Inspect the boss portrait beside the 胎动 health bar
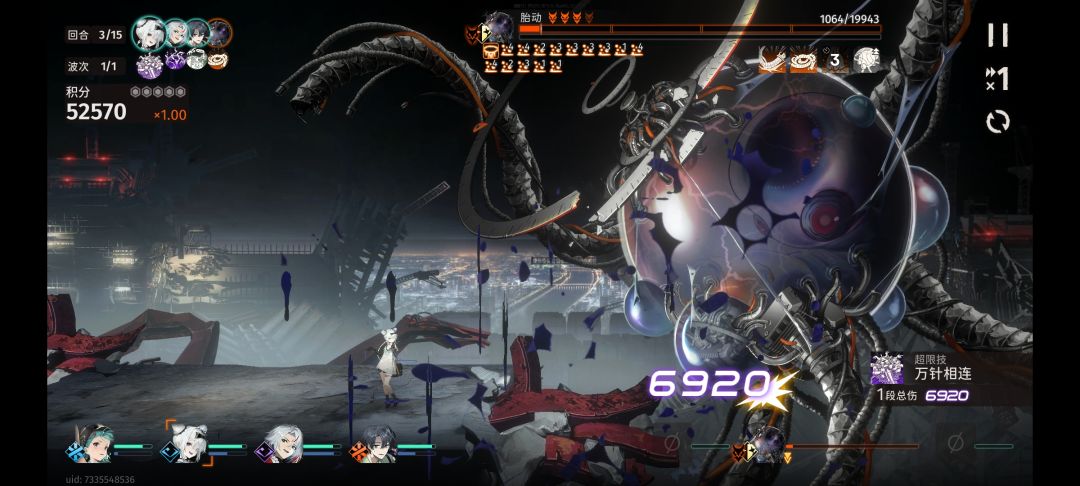Image resolution: width=1080 pixels, height=486 pixels. tap(498, 27)
